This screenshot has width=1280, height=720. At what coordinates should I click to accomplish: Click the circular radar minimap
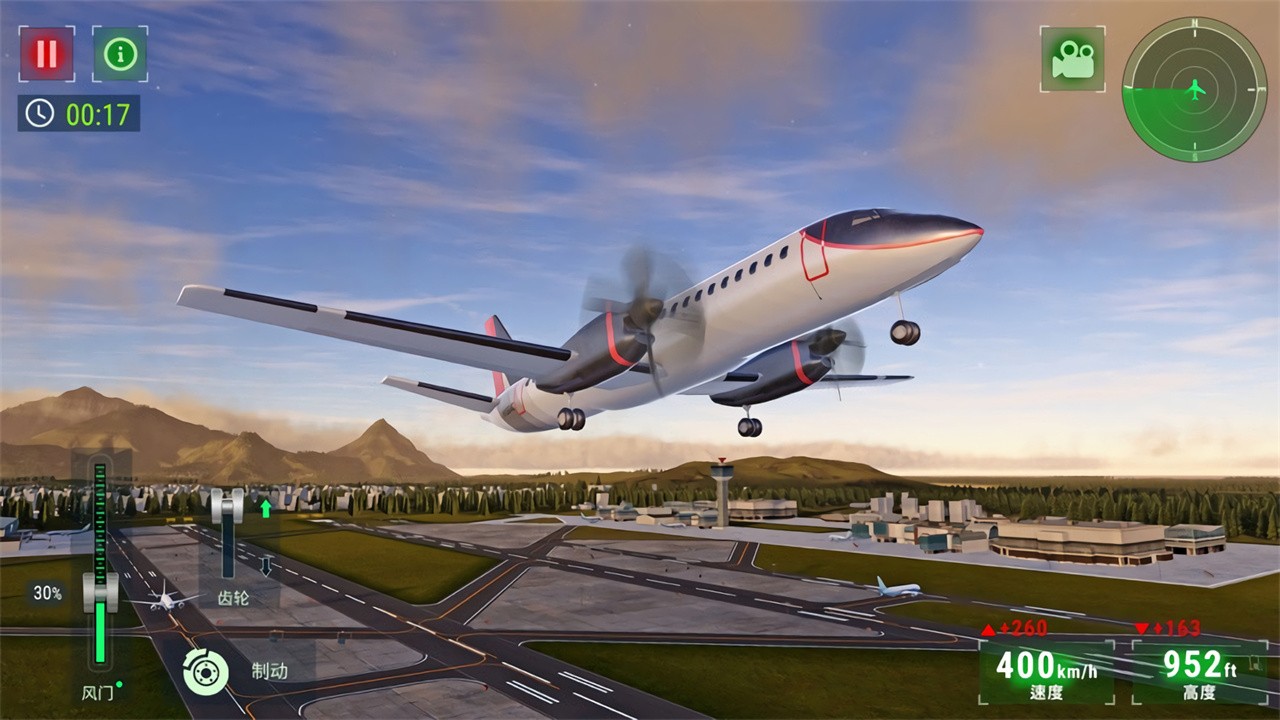(1194, 89)
